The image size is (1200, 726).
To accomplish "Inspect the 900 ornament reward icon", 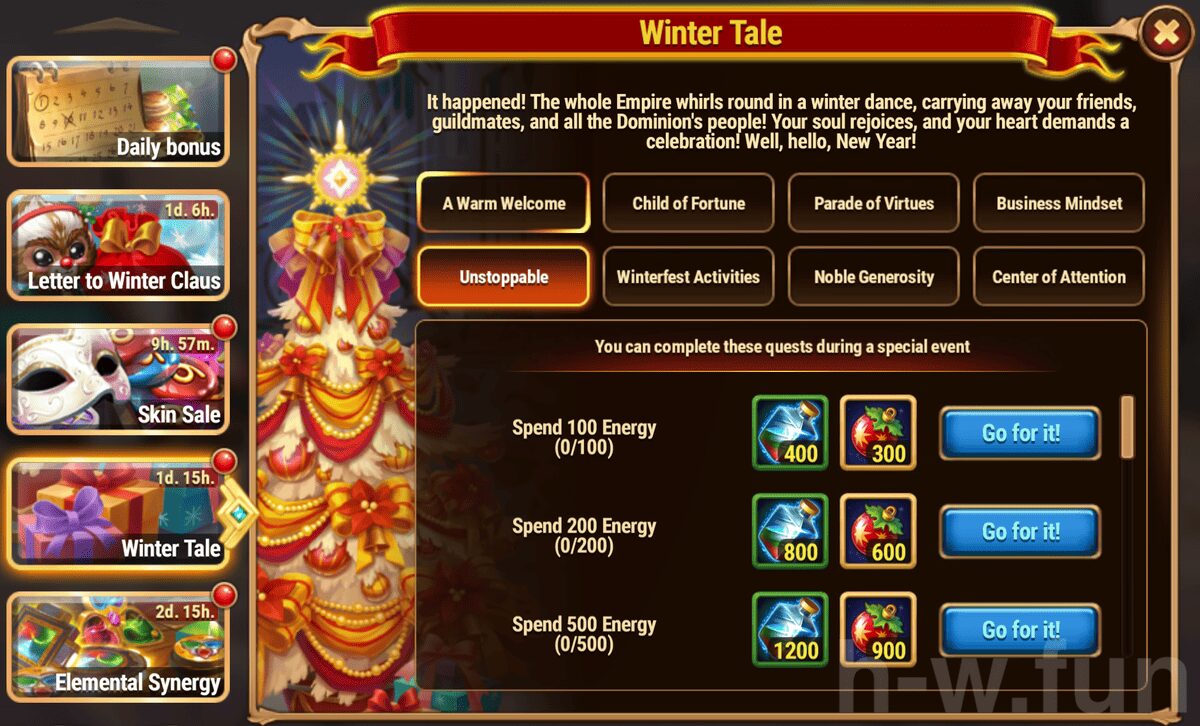I will point(878,629).
